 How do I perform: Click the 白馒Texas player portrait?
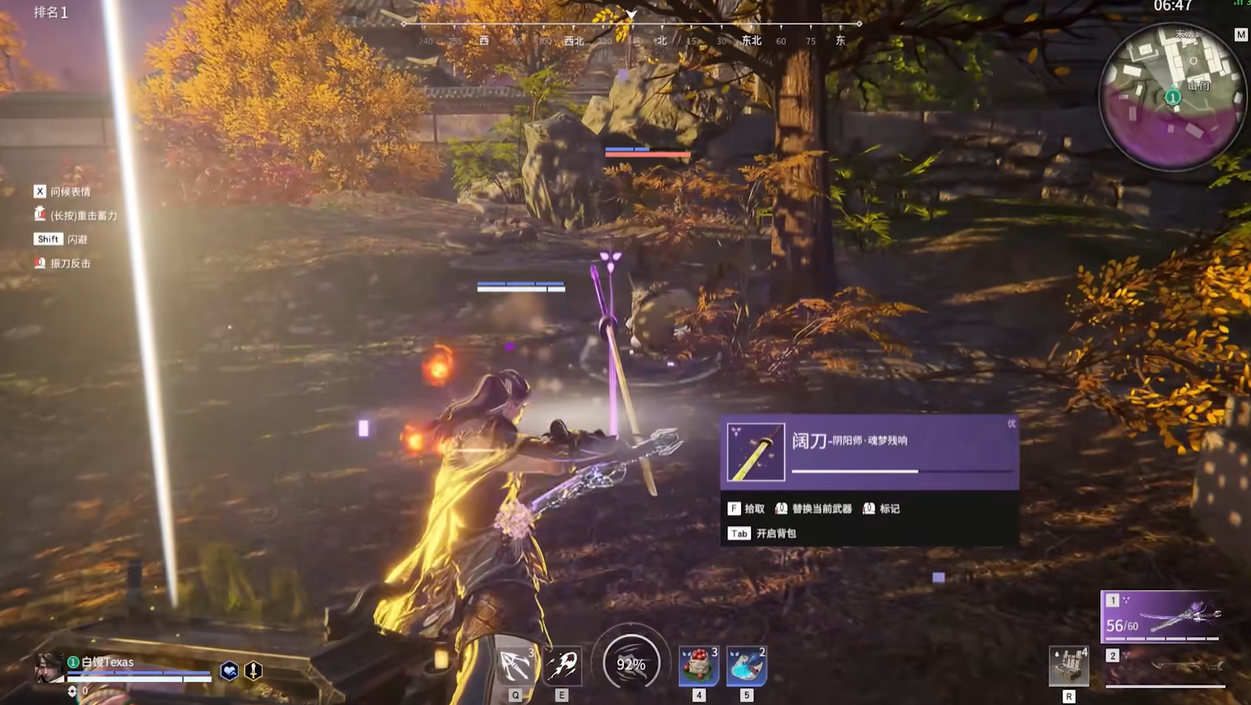[48, 667]
